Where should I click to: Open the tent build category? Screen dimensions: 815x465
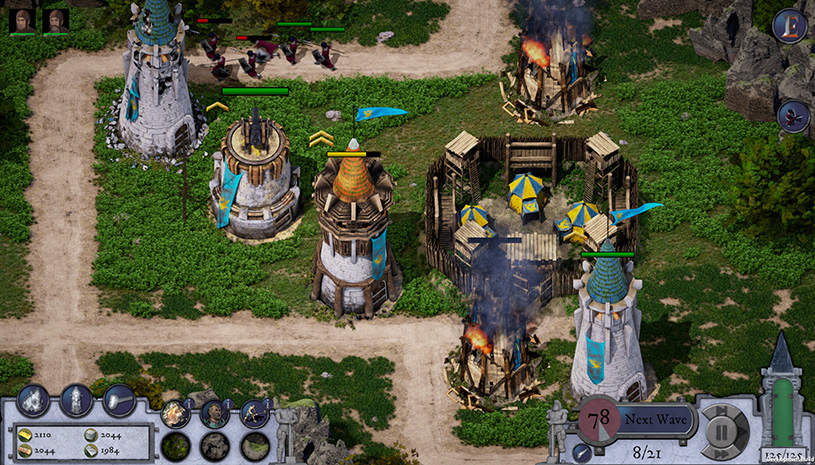click(33, 401)
